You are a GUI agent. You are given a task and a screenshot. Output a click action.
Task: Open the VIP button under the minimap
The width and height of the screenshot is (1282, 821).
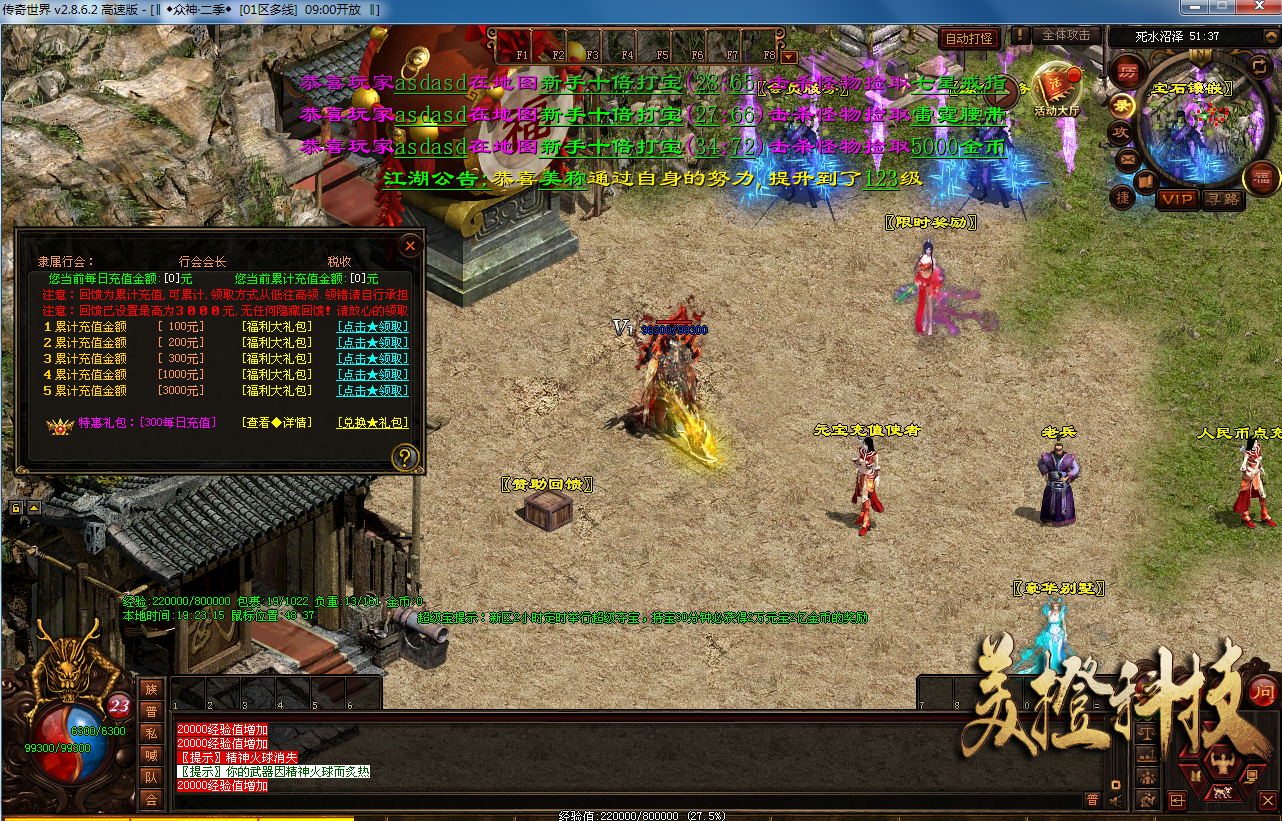click(1177, 199)
